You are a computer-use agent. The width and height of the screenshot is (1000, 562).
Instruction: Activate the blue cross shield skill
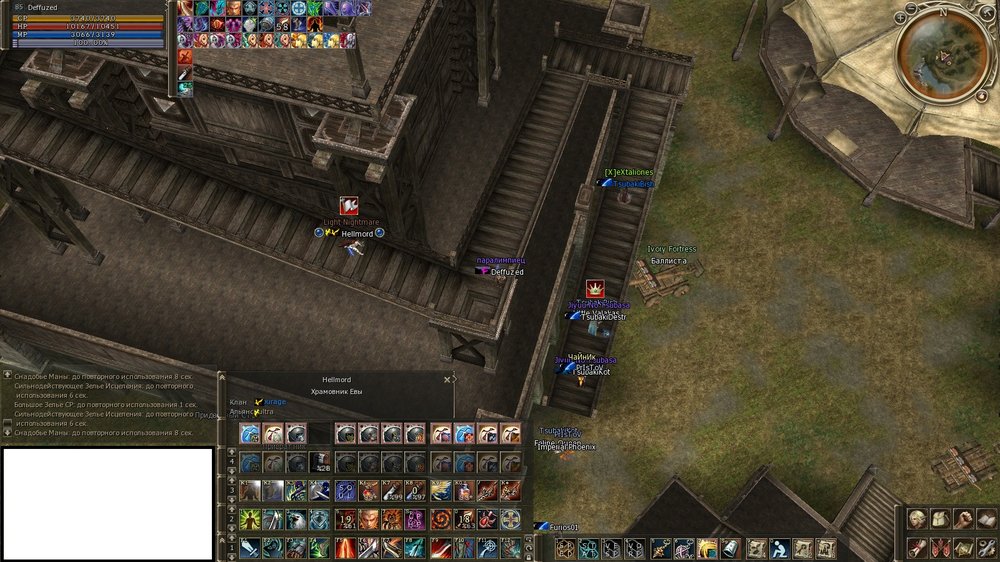click(510, 520)
